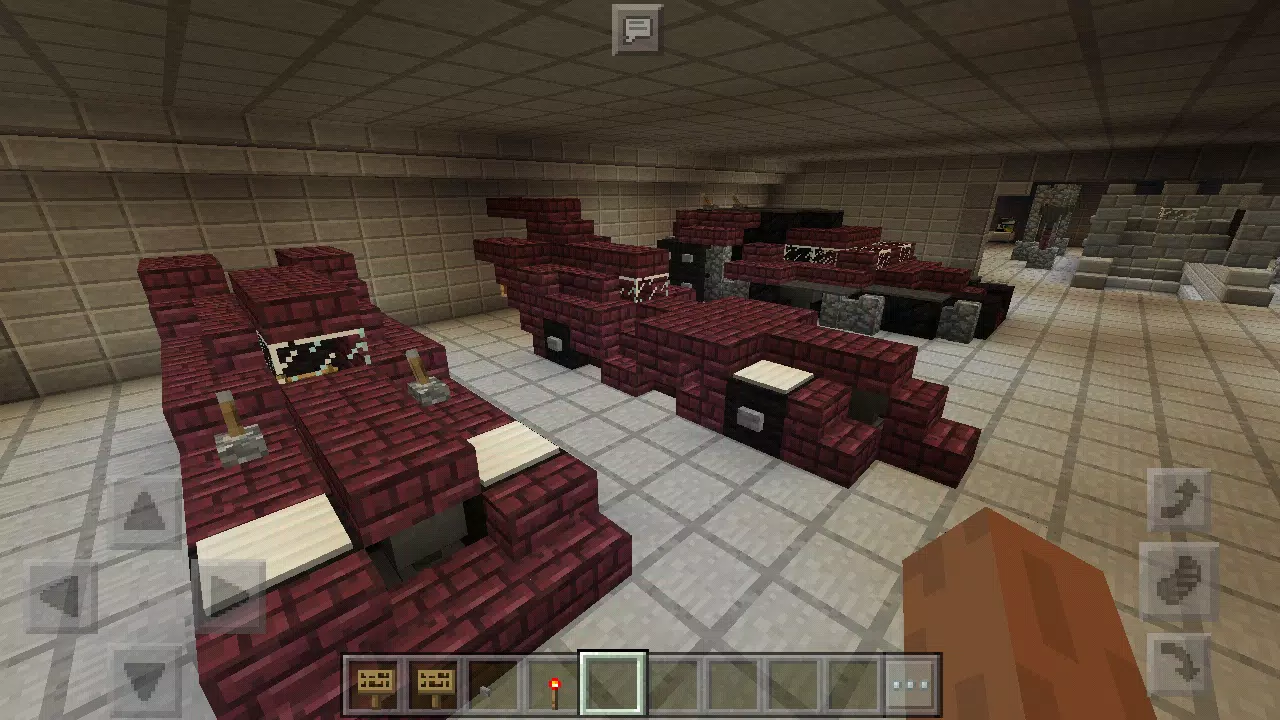Tap the chat bubble at top of screen
This screenshot has width=1280, height=720.
tap(639, 29)
